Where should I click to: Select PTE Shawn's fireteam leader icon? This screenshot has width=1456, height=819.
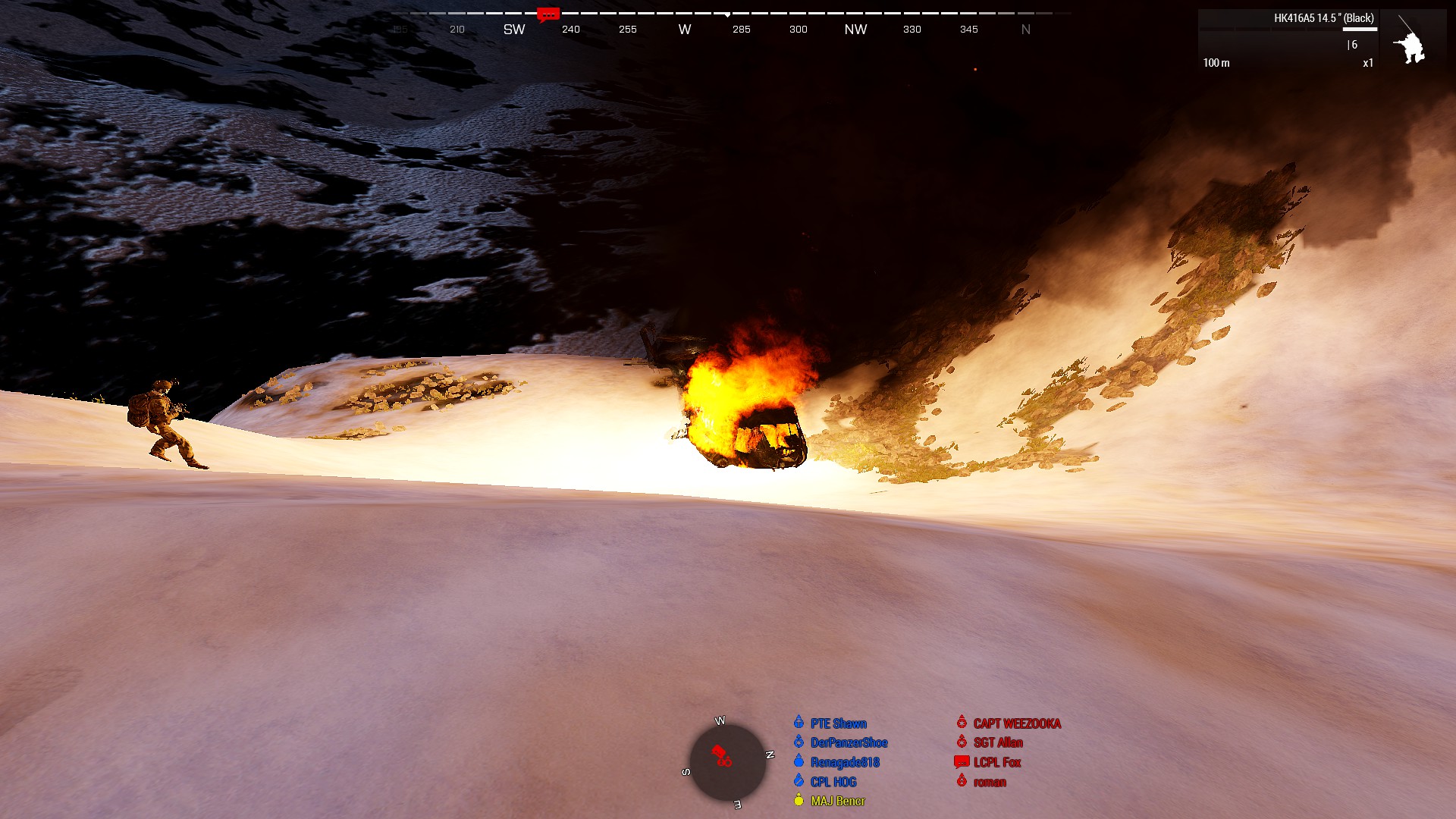pos(799,723)
